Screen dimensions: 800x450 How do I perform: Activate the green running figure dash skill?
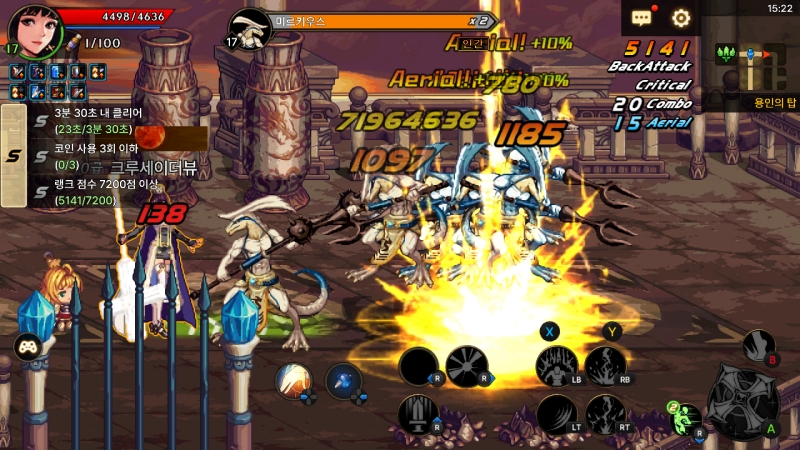click(685, 417)
